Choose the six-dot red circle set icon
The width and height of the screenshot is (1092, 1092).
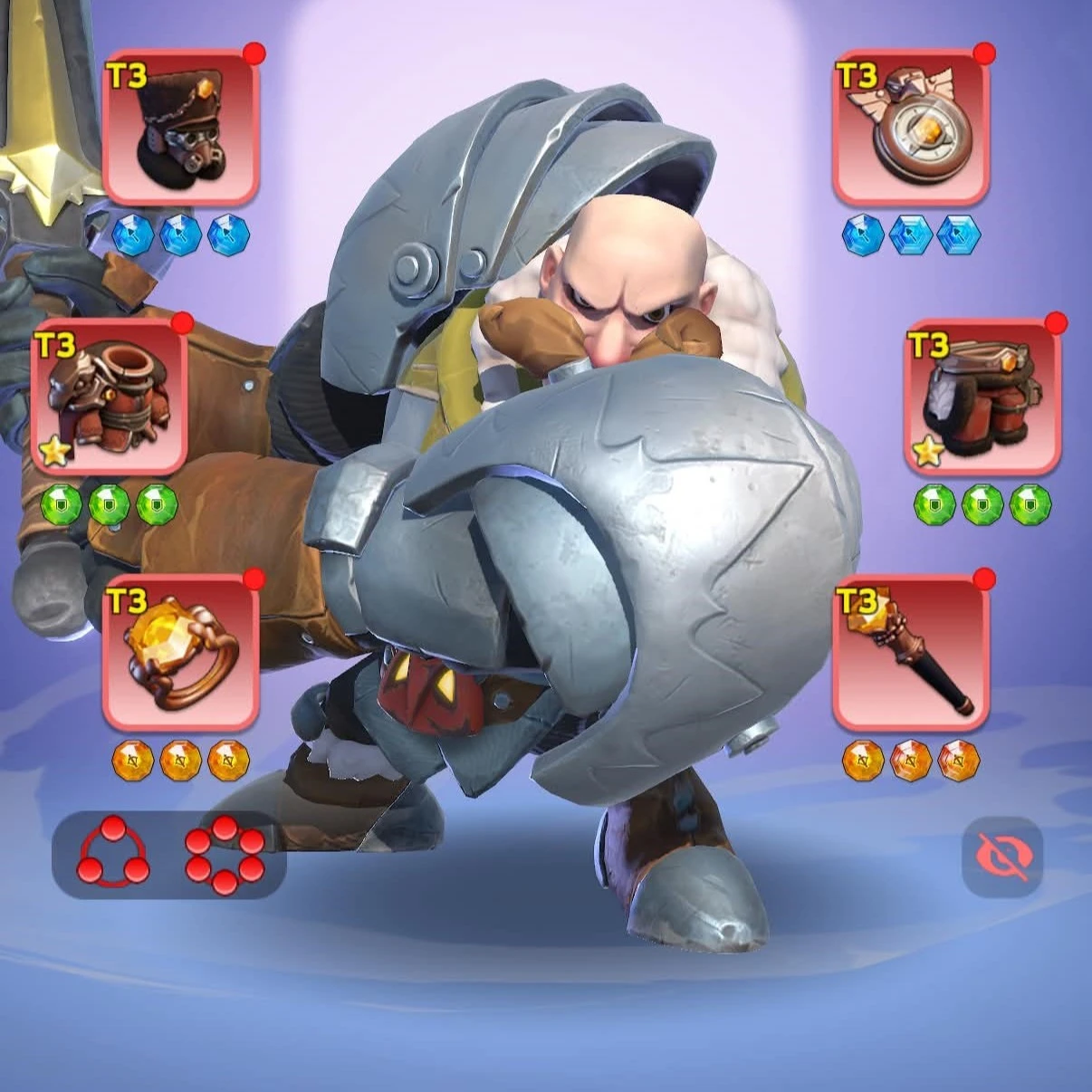point(225,854)
